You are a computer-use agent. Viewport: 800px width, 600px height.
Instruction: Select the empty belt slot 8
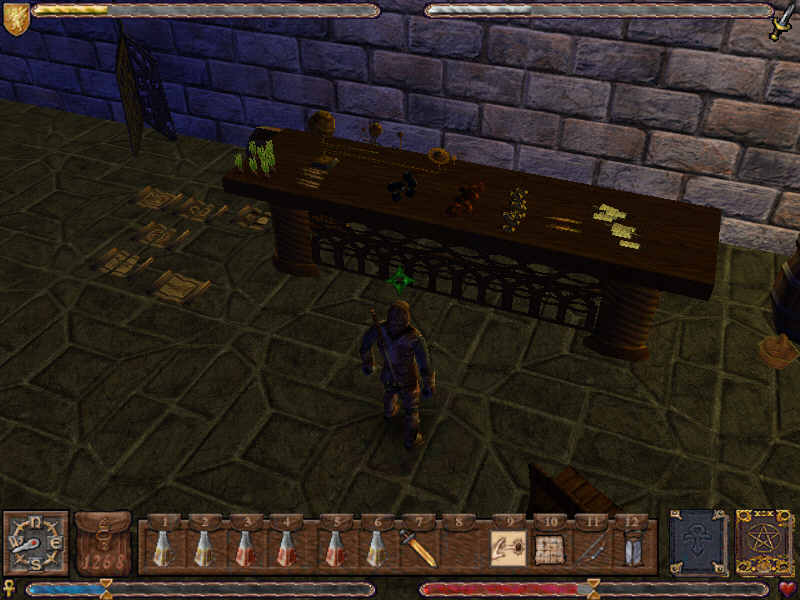460,548
